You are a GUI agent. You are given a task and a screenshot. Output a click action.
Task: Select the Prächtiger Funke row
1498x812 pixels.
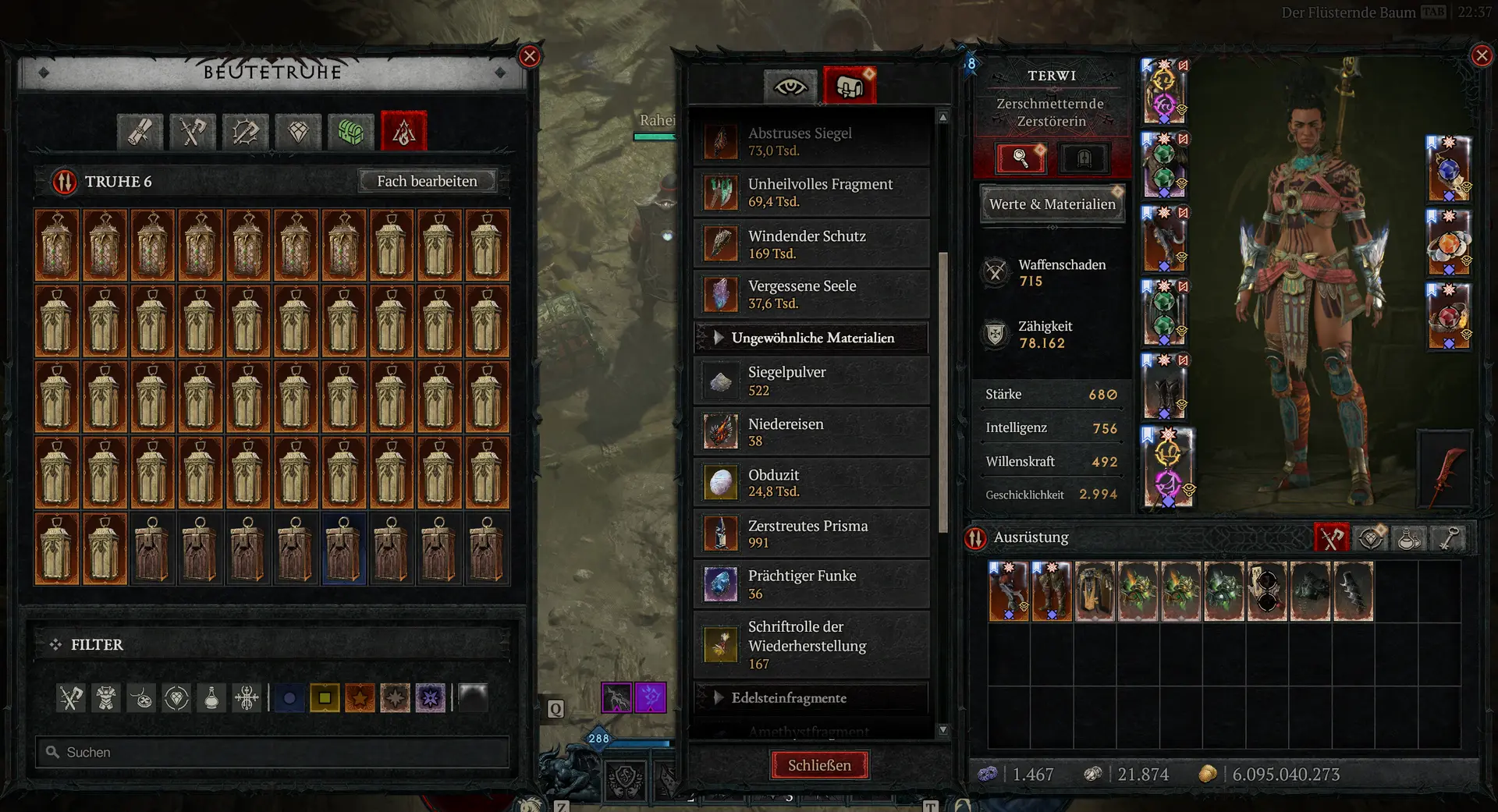tap(811, 584)
